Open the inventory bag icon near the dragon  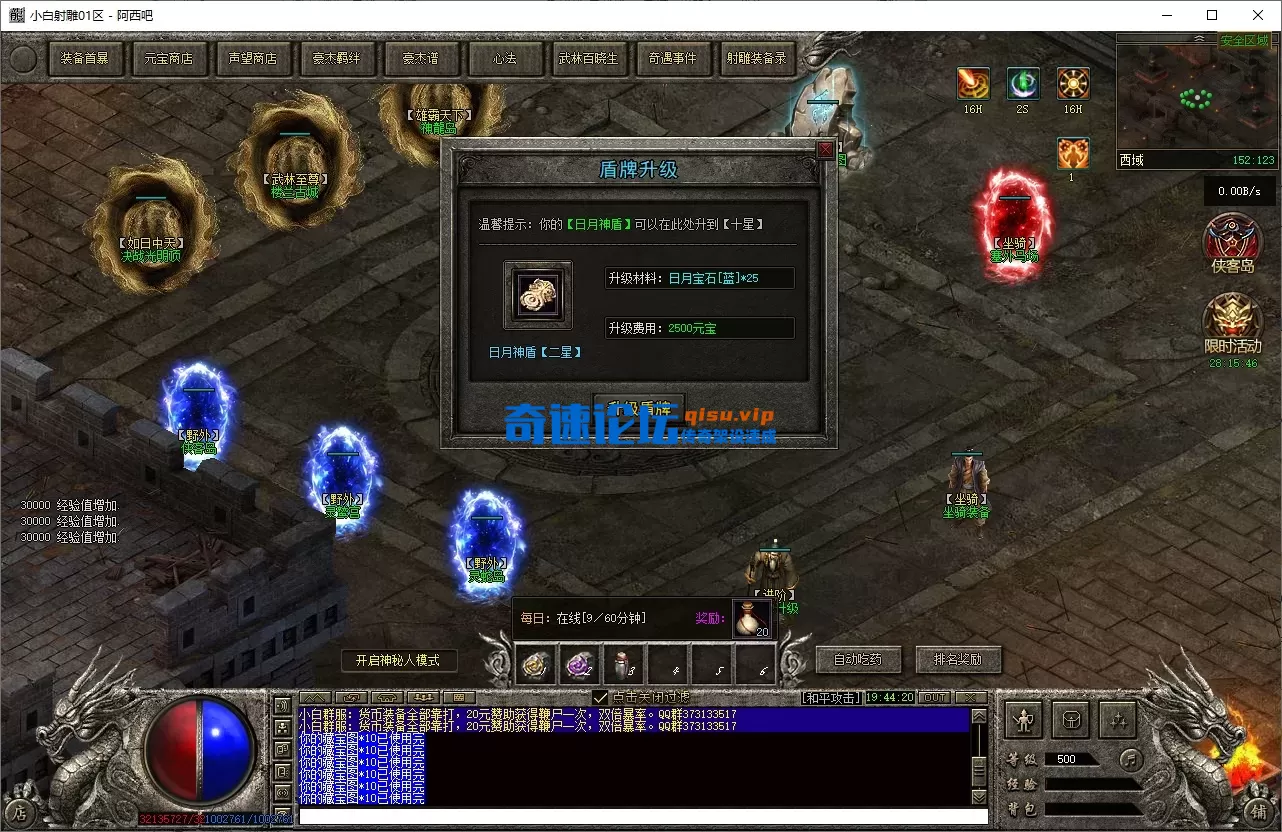pyautogui.click(x=1071, y=718)
